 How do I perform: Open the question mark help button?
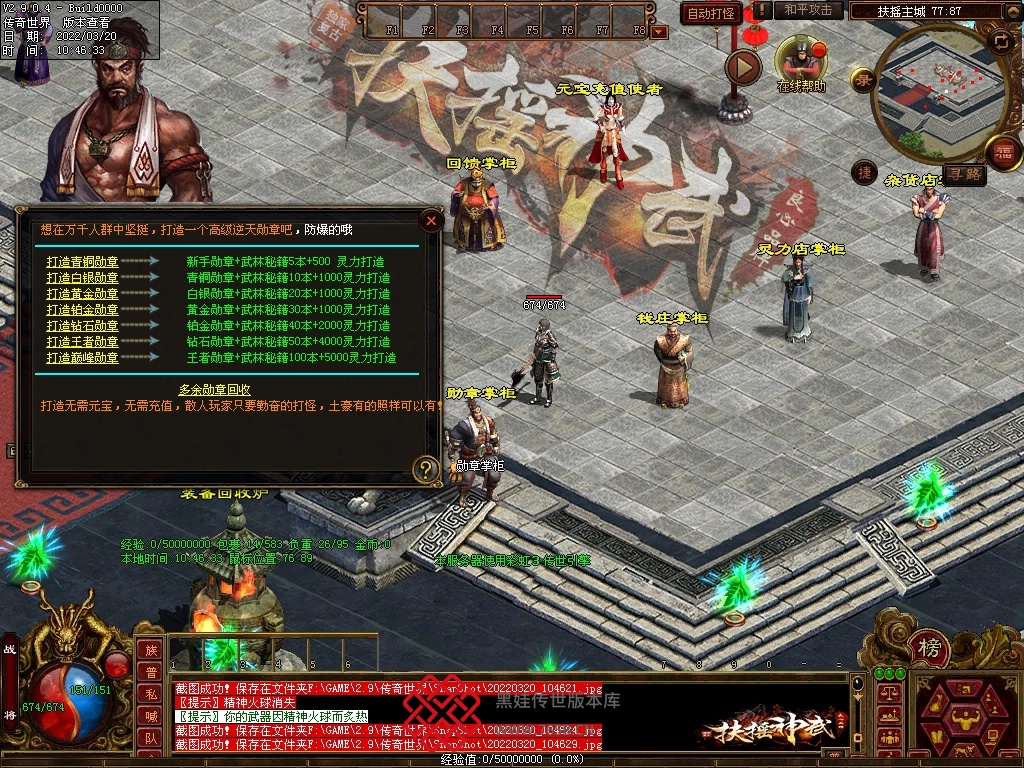426,468
